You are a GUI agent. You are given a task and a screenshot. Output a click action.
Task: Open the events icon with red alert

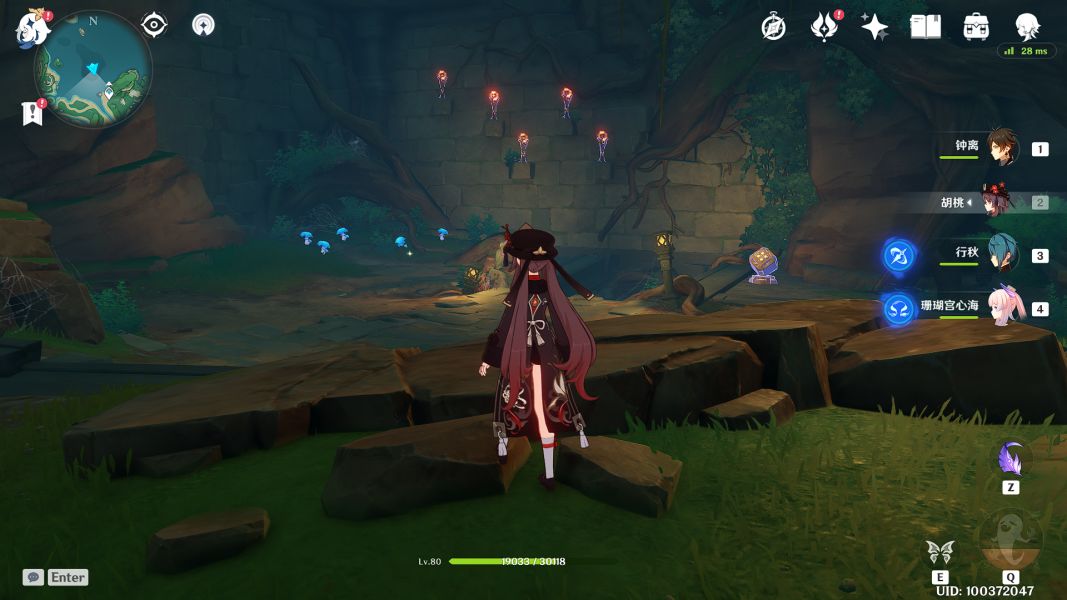pyautogui.click(x=823, y=27)
